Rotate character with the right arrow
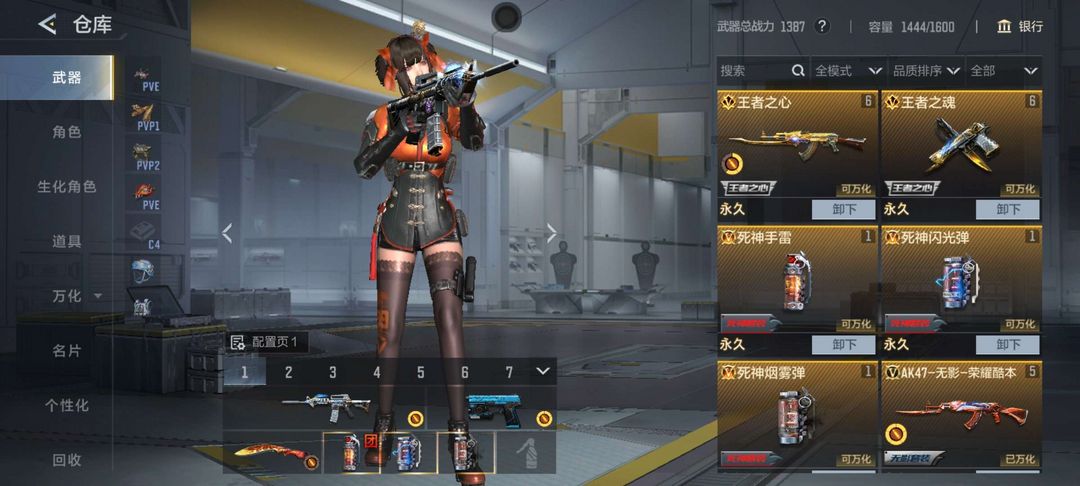This screenshot has width=1080, height=486. point(551,234)
